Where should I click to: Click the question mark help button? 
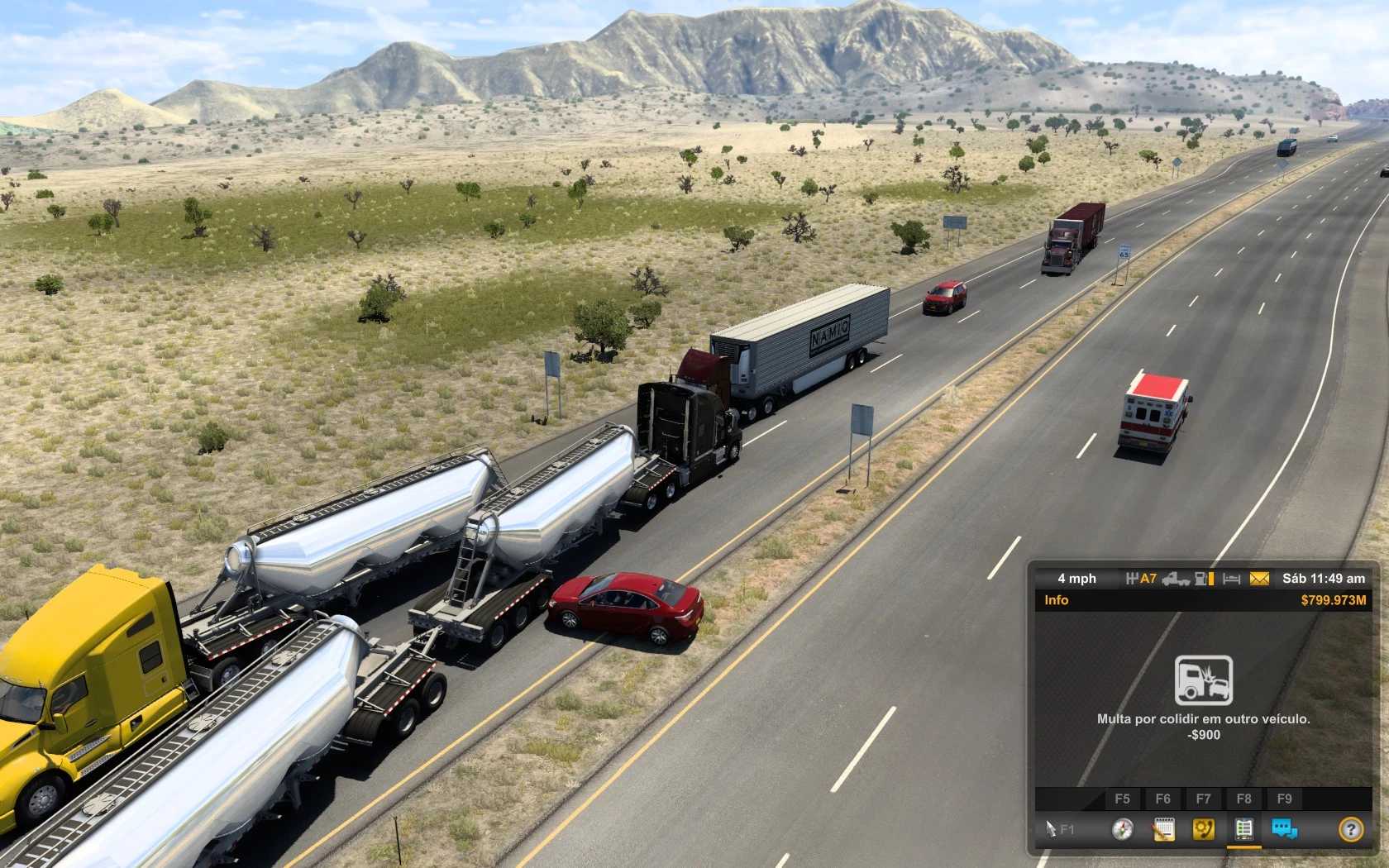1351,829
